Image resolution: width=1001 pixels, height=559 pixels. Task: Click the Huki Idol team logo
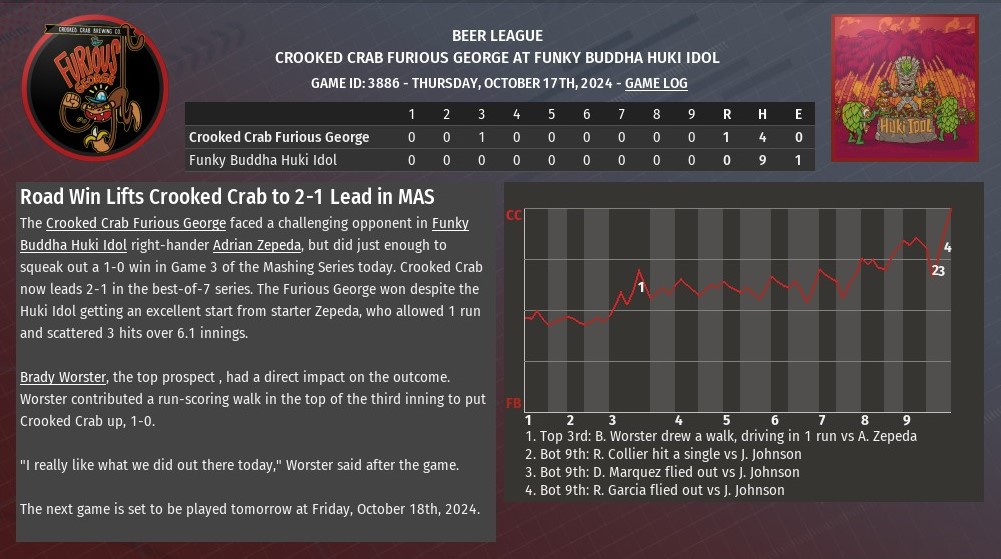(904, 88)
